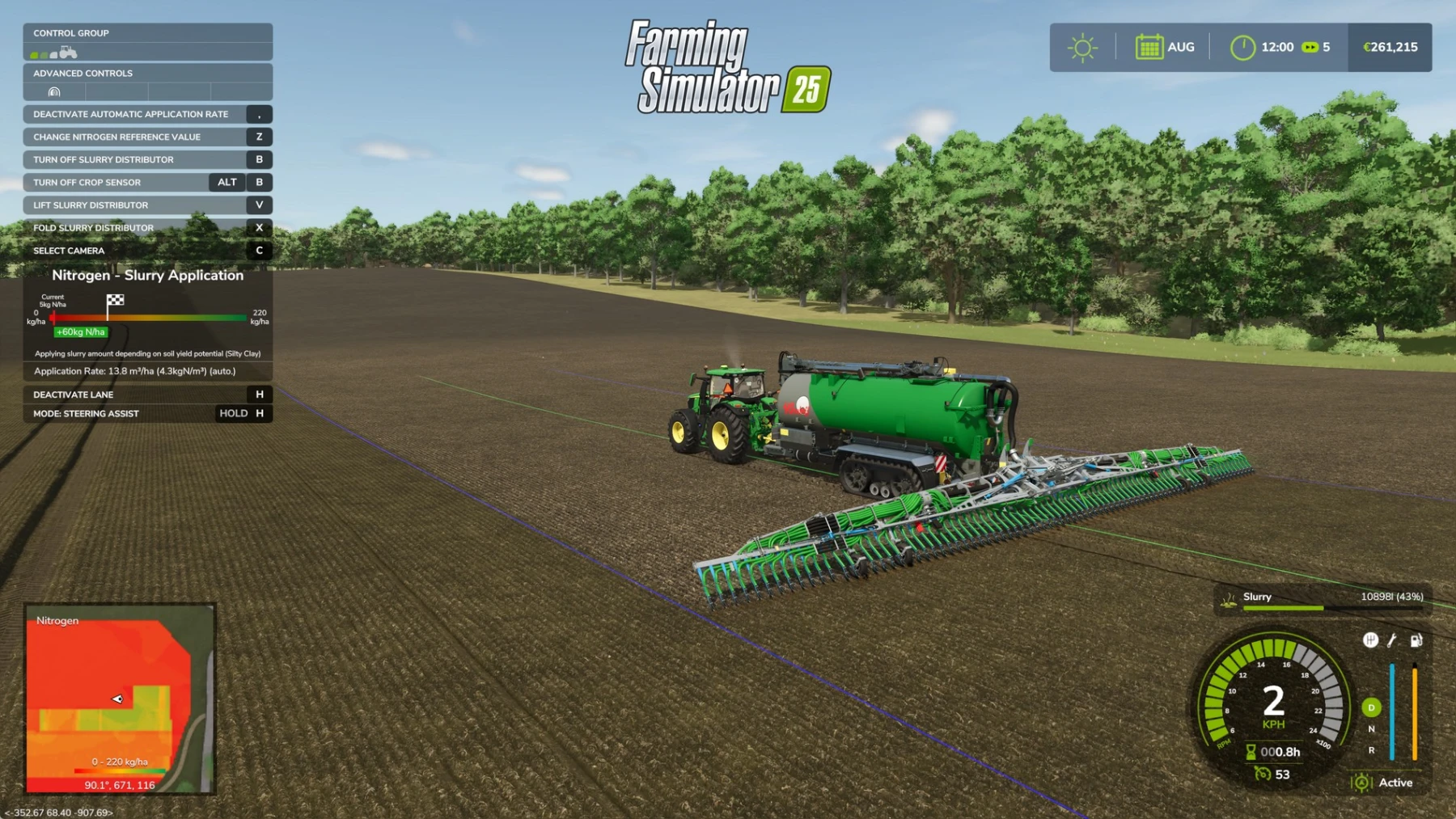Image resolution: width=1456 pixels, height=819 pixels.
Task: Click the weather sun icon
Action: (1084, 48)
